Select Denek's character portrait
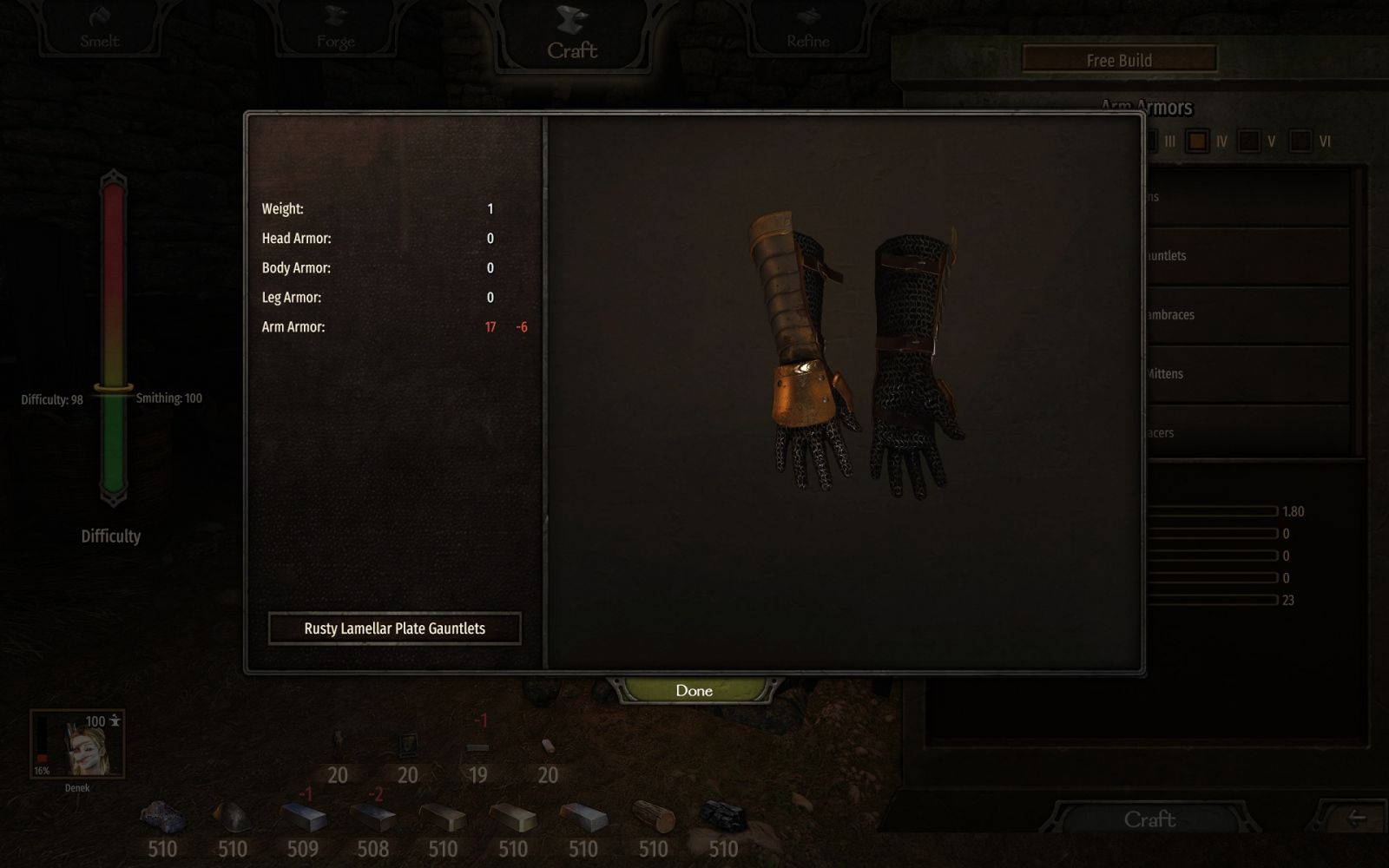Viewport: 1389px width, 868px height. [77, 744]
